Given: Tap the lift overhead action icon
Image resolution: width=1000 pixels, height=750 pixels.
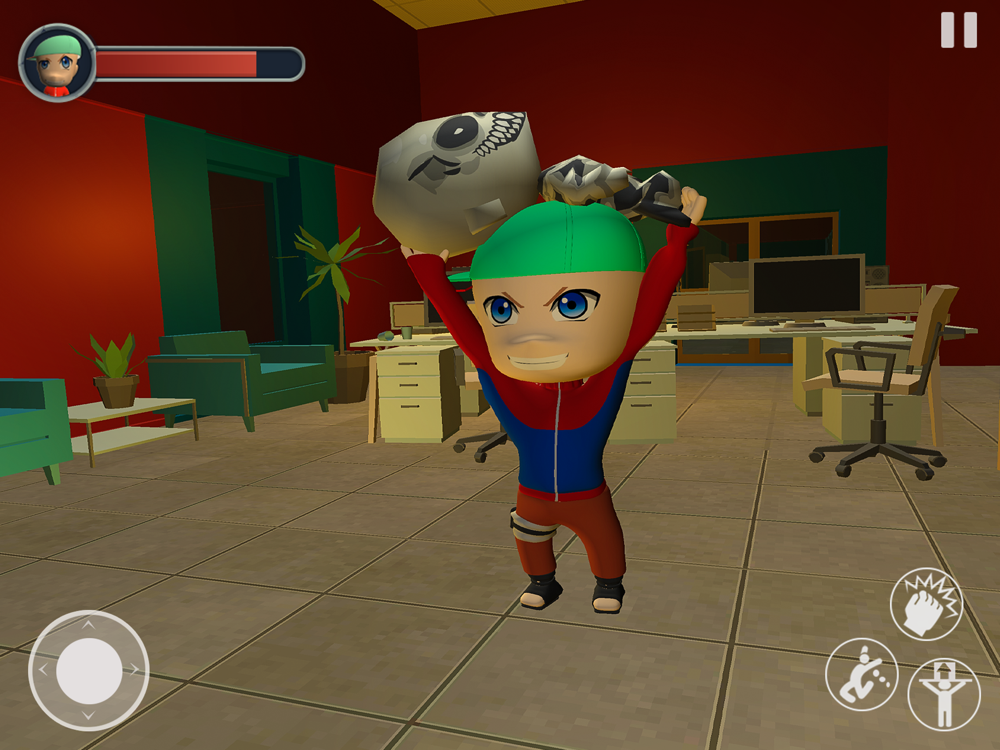Looking at the screenshot, I should tap(943, 693).
